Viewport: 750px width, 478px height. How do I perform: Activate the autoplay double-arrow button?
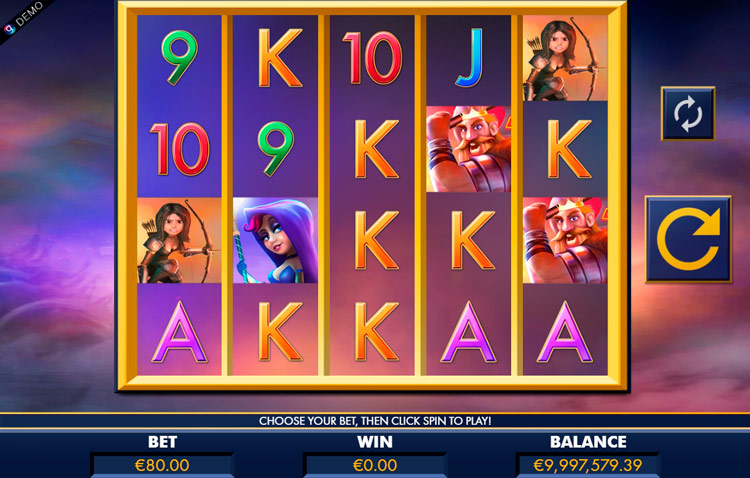point(688,114)
